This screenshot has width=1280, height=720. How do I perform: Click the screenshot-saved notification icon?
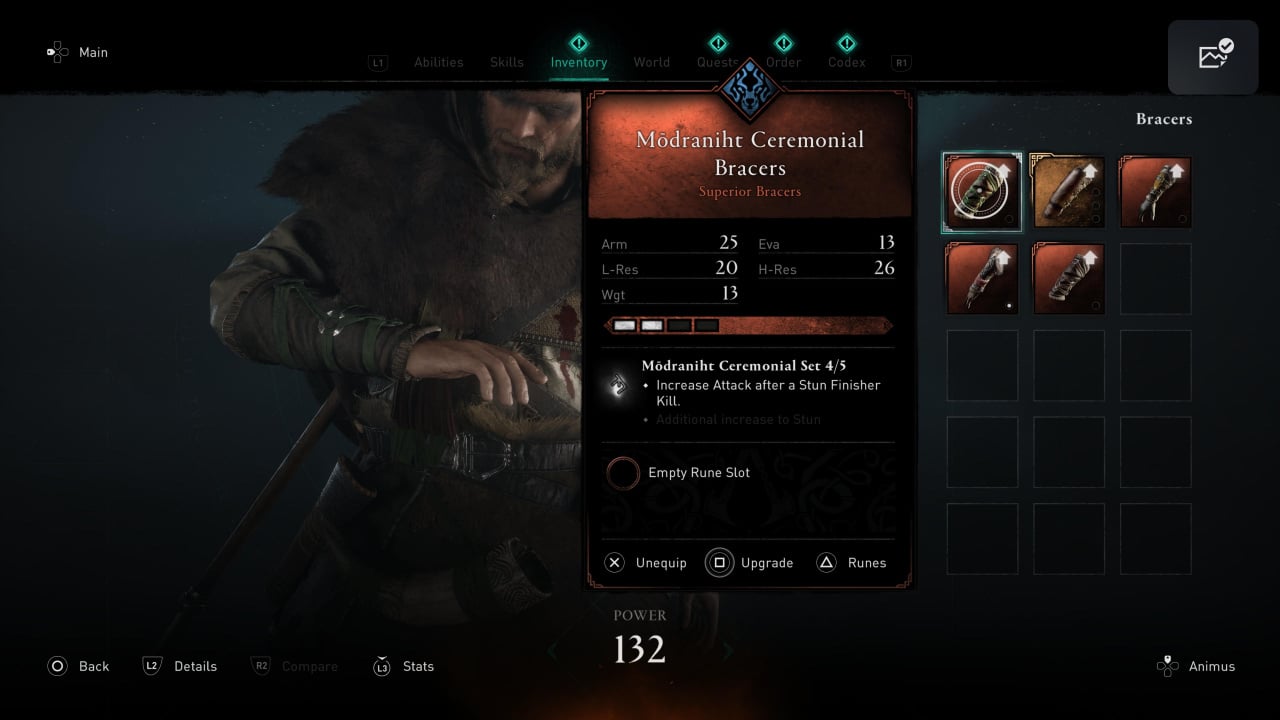coord(1213,57)
